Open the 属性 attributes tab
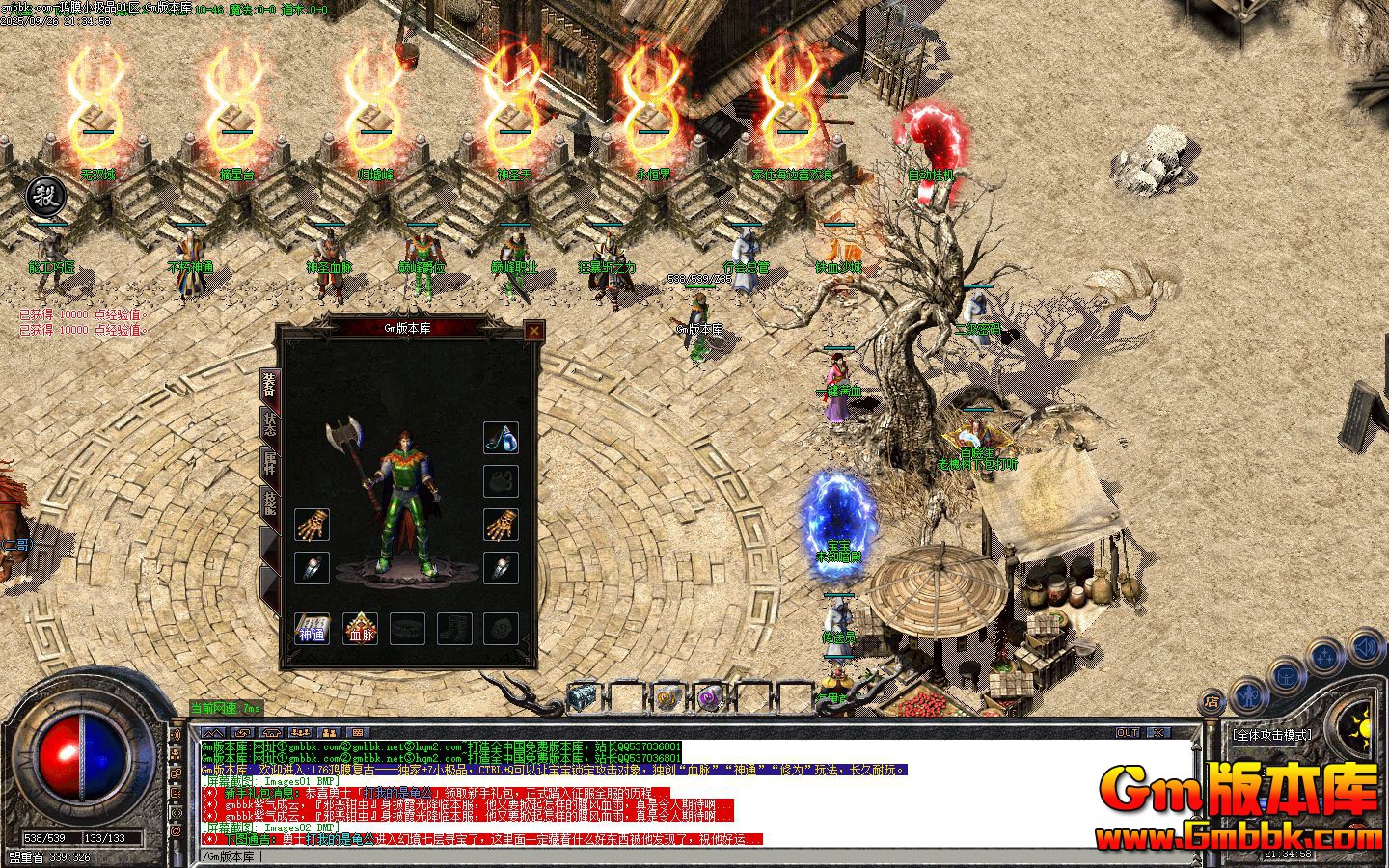Screen dimensions: 1389x868 pos(270,464)
